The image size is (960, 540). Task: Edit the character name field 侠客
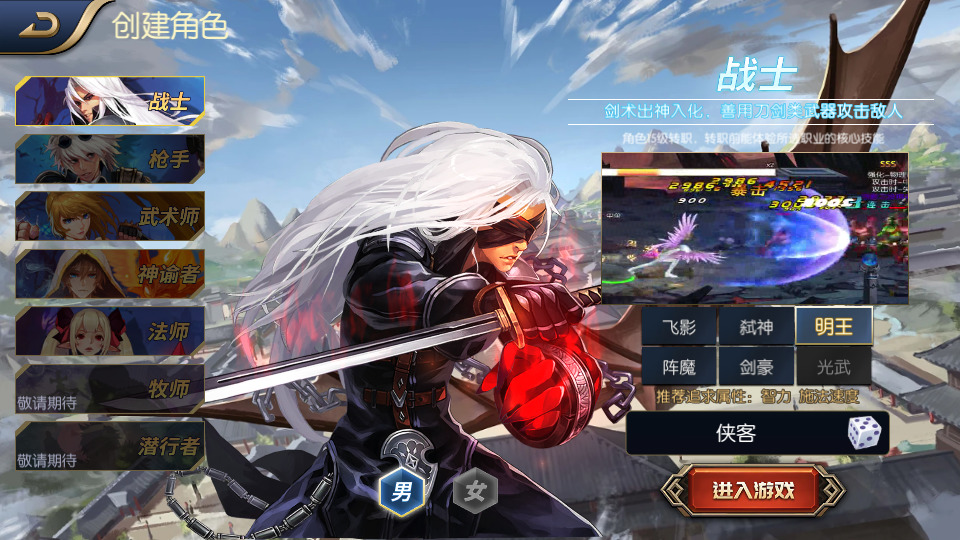coord(735,433)
